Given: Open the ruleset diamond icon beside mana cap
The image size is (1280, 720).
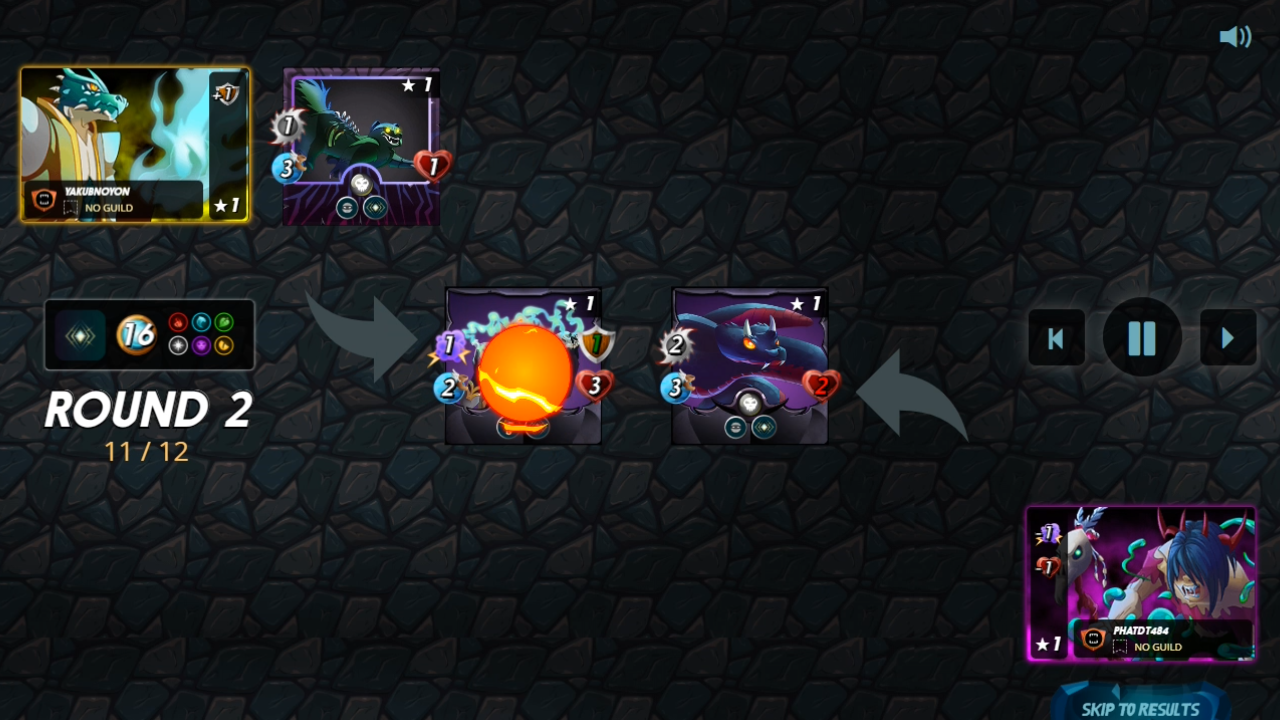Looking at the screenshot, I should [79, 334].
